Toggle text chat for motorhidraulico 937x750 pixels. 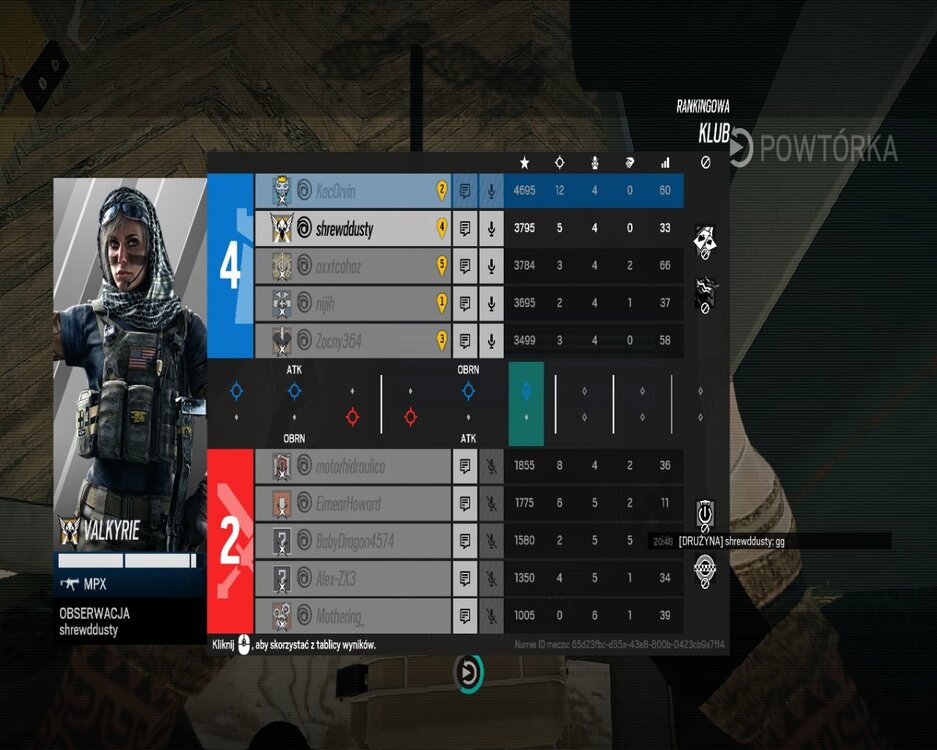click(x=465, y=466)
